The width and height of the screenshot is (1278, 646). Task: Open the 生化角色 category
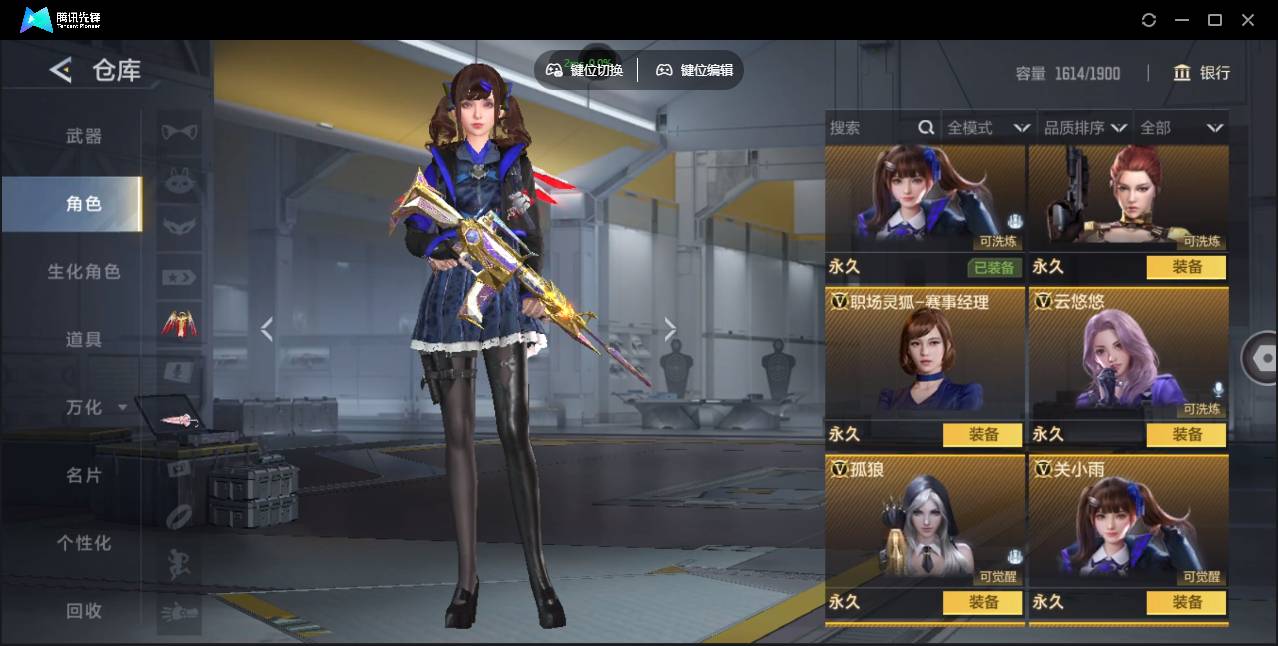pos(84,272)
